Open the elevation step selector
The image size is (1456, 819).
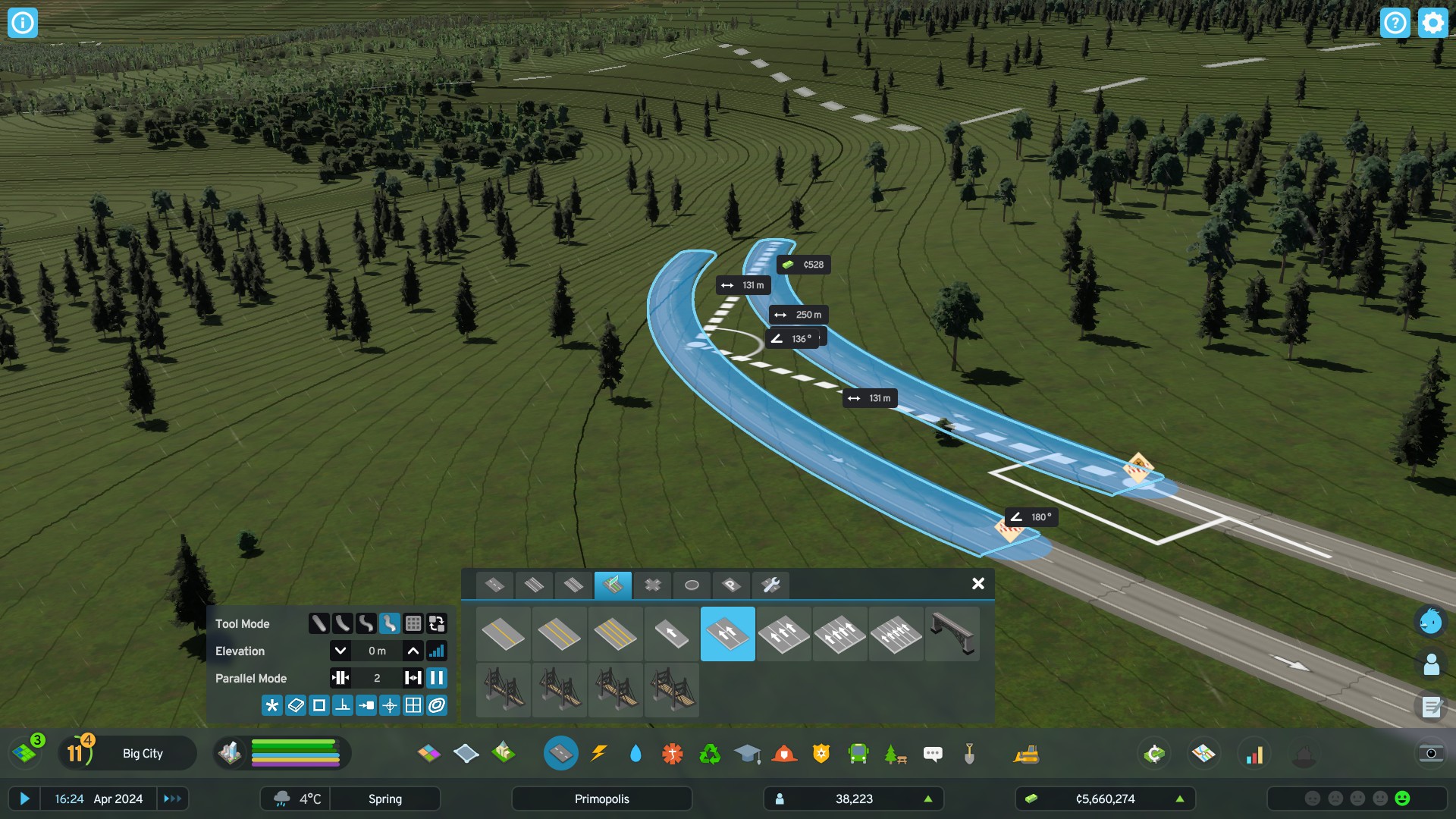(438, 650)
